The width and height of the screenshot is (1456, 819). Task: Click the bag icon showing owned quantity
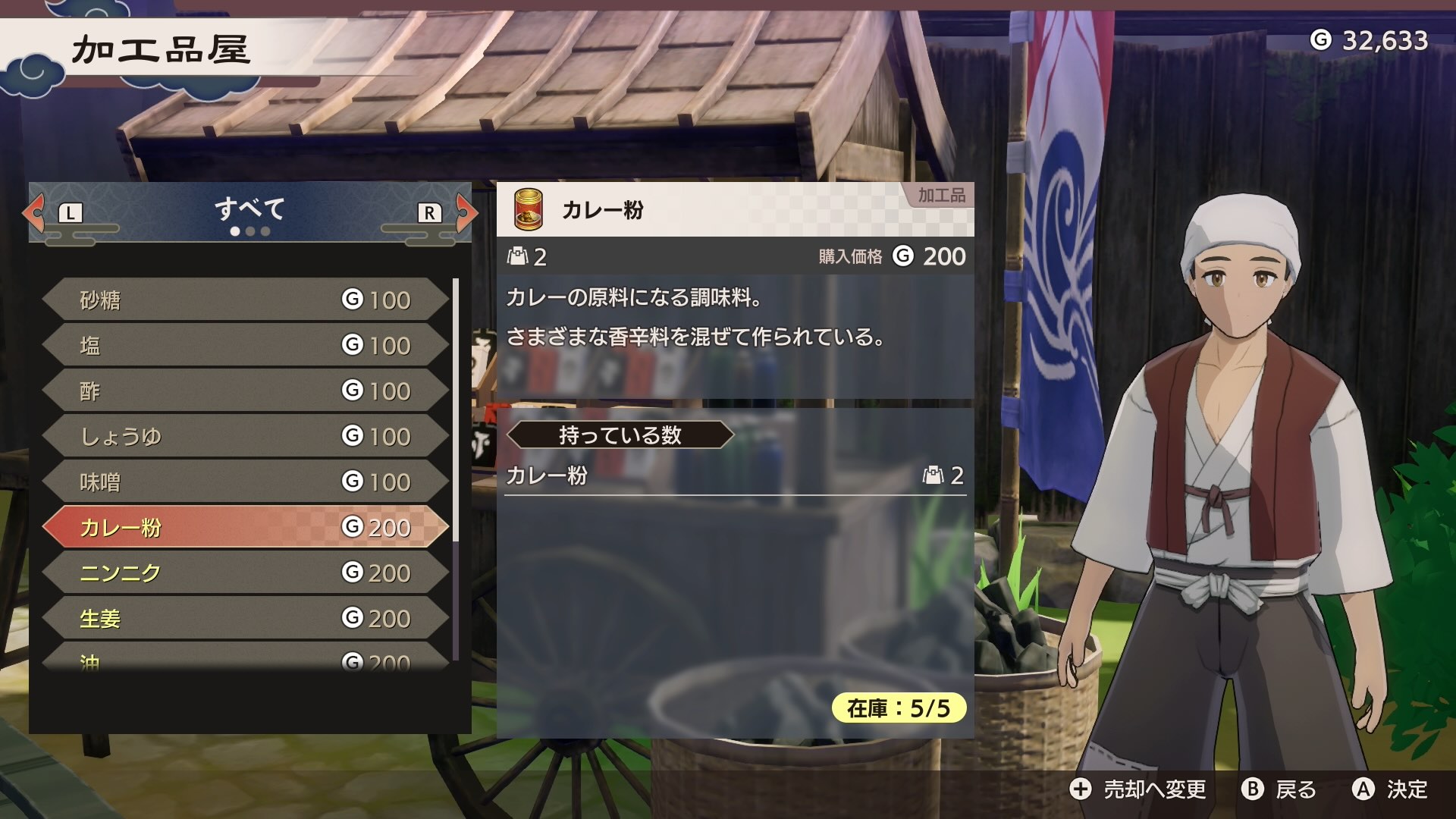click(517, 257)
